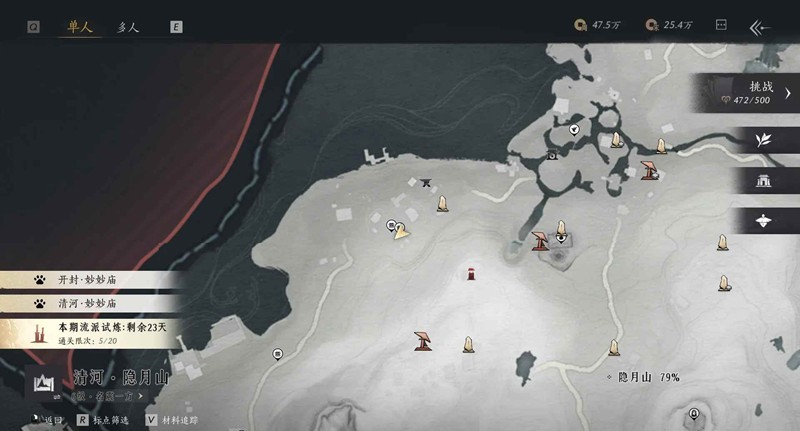Track the 清河·妙妙庙 entry
Image resolution: width=800 pixels, height=431 pixels.
pos(90,302)
